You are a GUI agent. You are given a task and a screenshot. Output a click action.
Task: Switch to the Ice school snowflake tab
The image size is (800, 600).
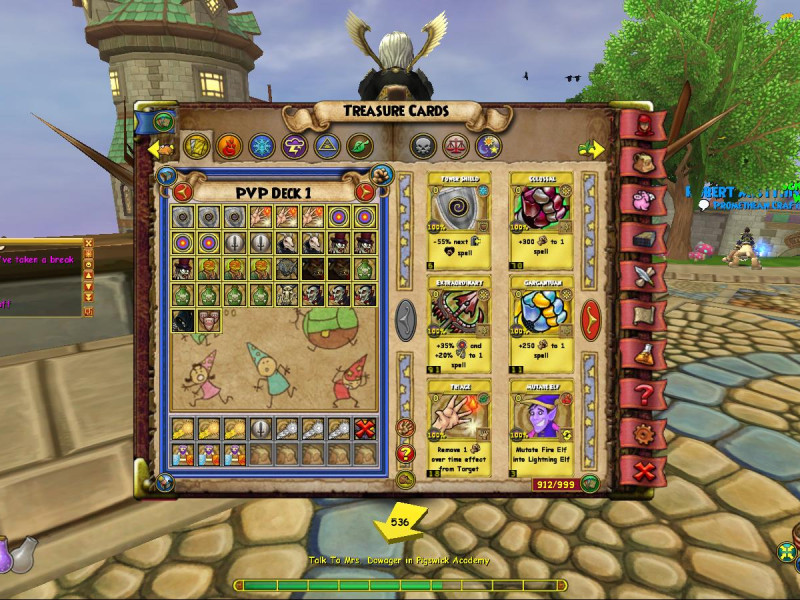pyautogui.click(x=261, y=146)
